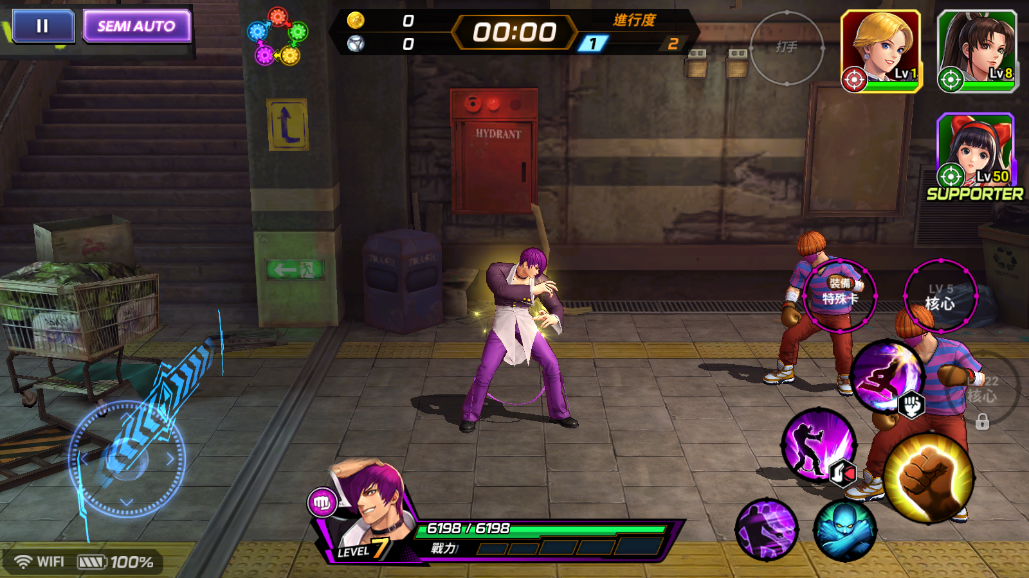Tap the faint 打手 striker circle
The height and width of the screenshot is (578, 1029).
point(787,47)
